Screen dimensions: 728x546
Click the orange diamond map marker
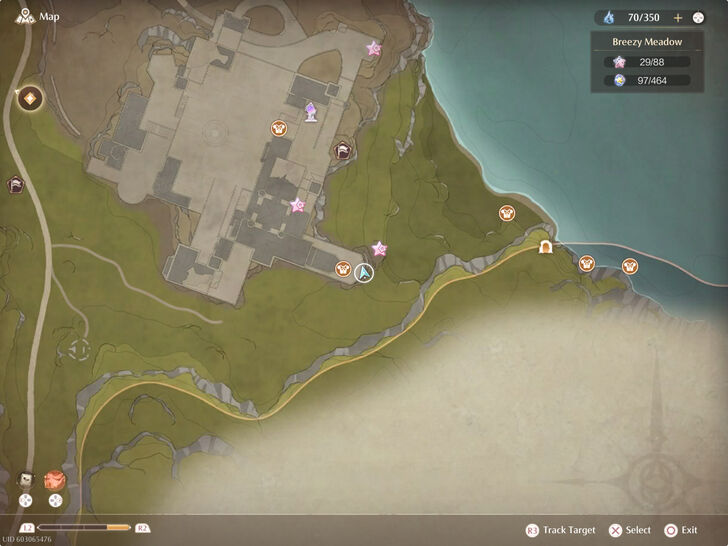(30, 98)
